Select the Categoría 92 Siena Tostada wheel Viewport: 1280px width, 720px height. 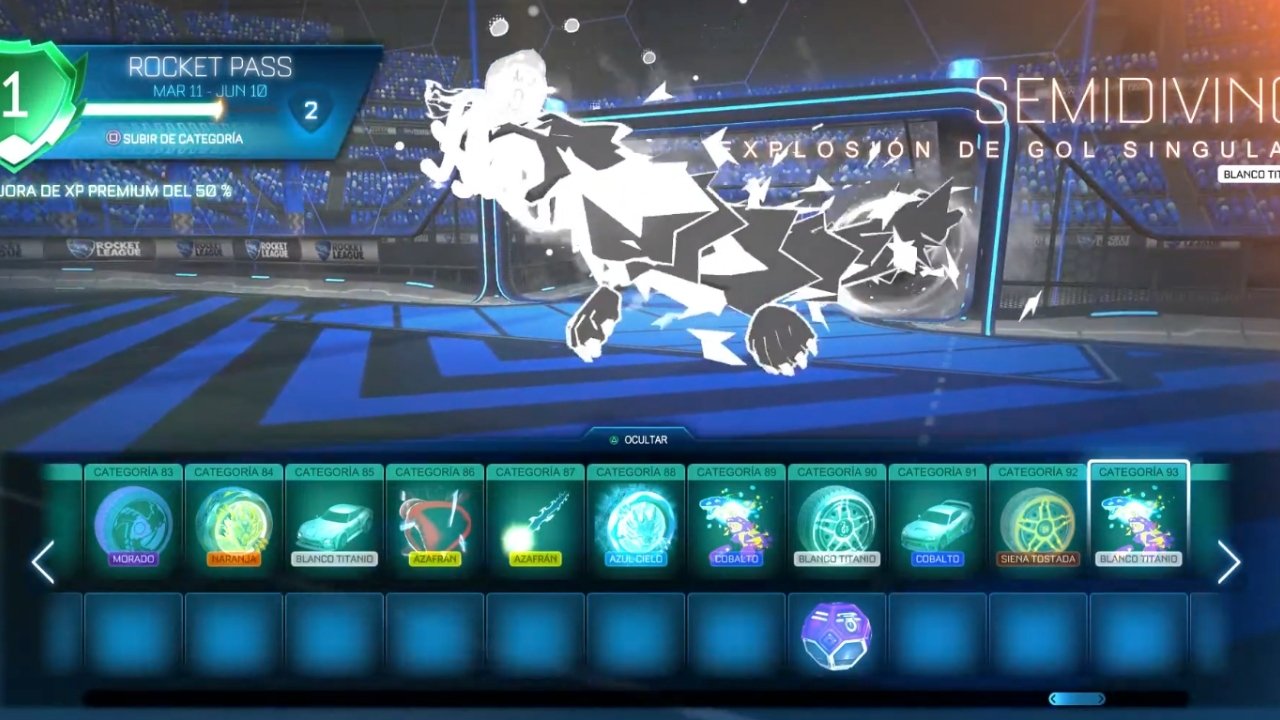1038,520
